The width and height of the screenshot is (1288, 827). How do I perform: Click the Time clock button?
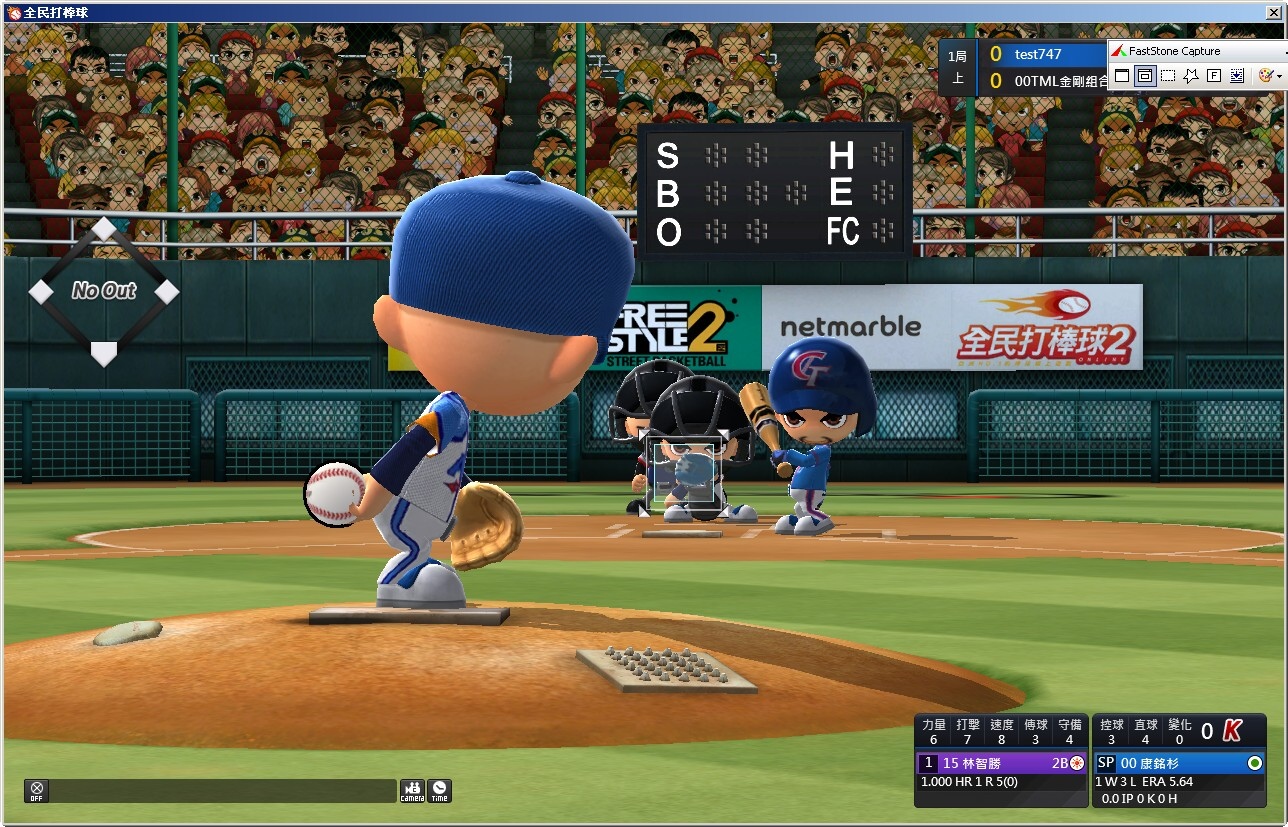[439, 791]
